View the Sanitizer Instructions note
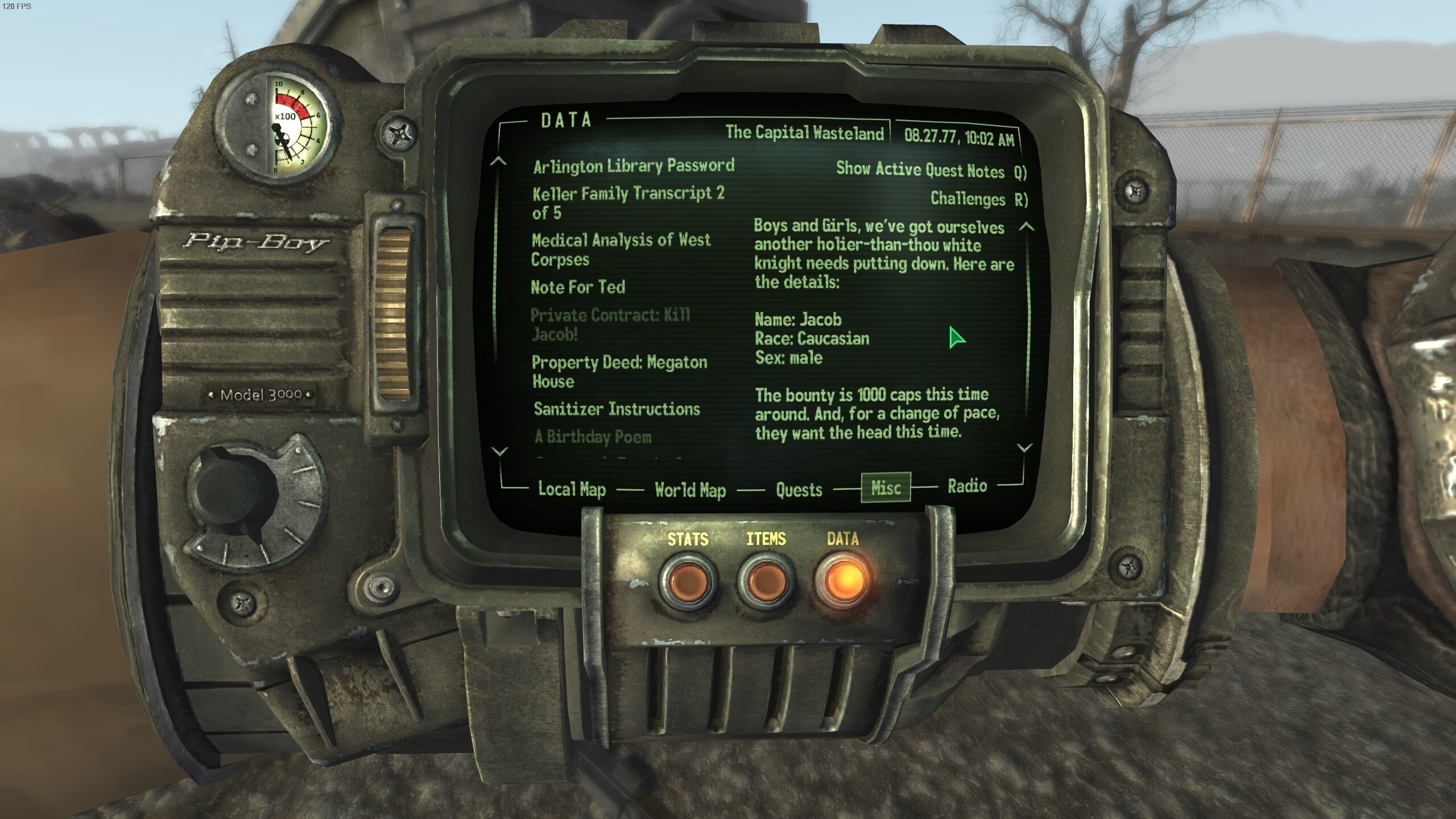 click(x=617, y=409)
